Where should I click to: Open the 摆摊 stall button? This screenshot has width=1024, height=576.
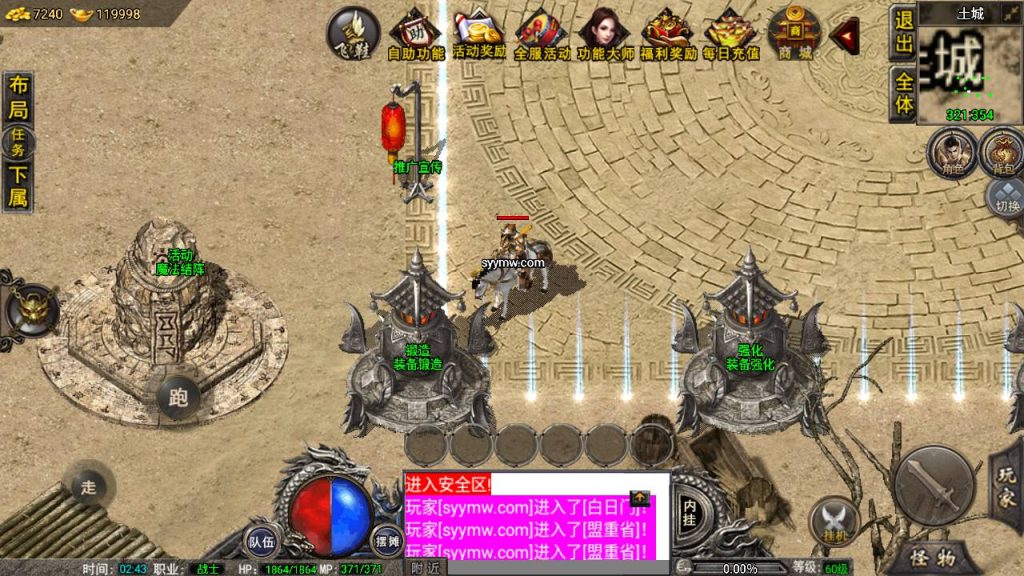388,541
